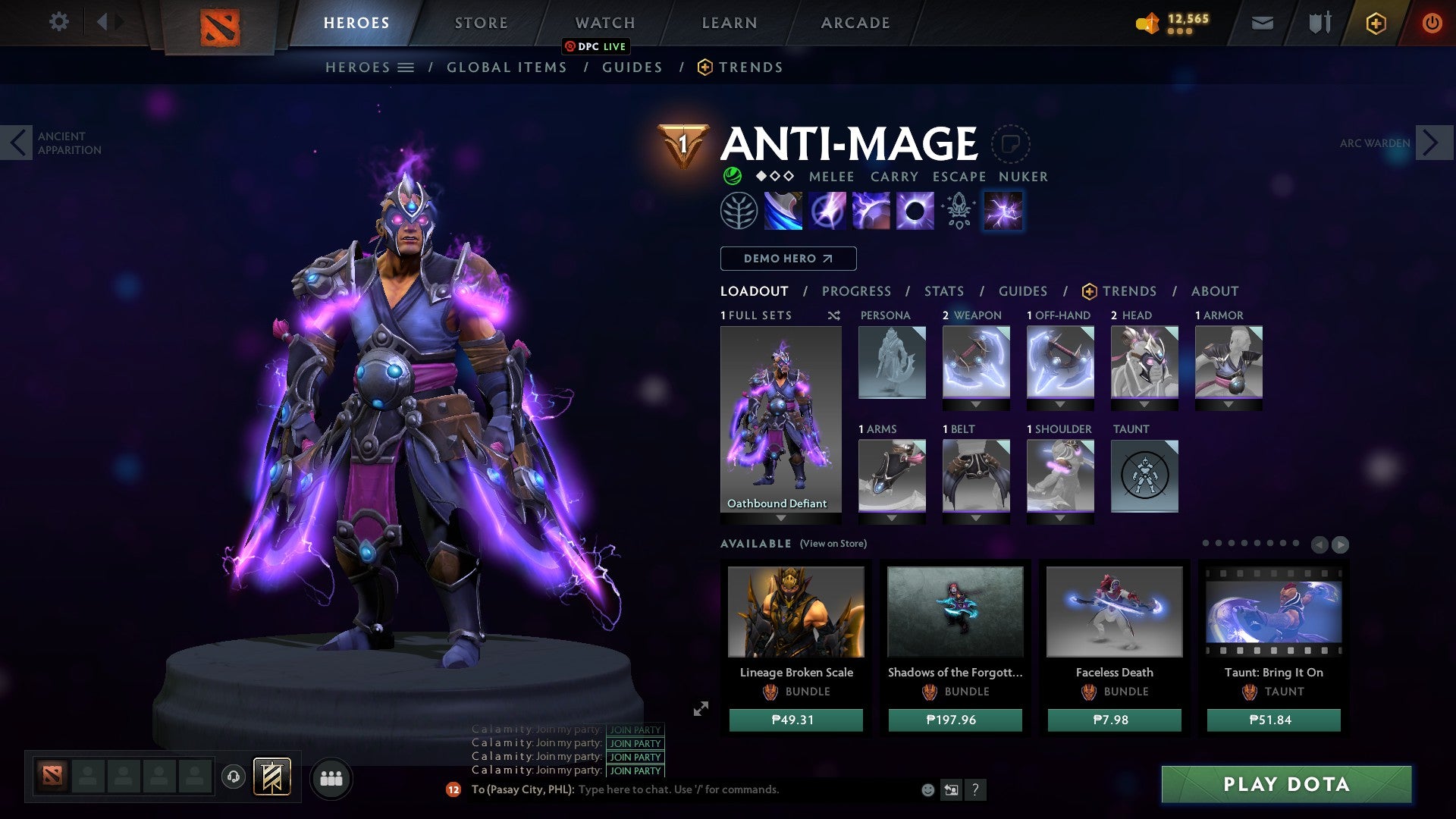Click the Dota Plus hexagon icon
The width and height of the screenshot is (1456, 819).
tap(1375, 23)
